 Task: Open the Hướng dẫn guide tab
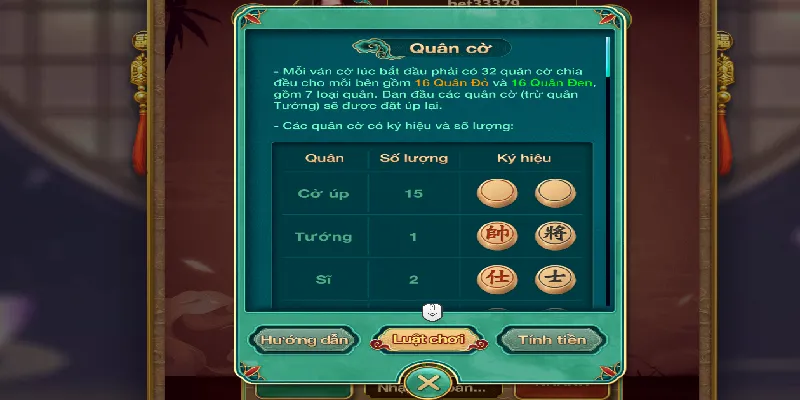[305, 339]
